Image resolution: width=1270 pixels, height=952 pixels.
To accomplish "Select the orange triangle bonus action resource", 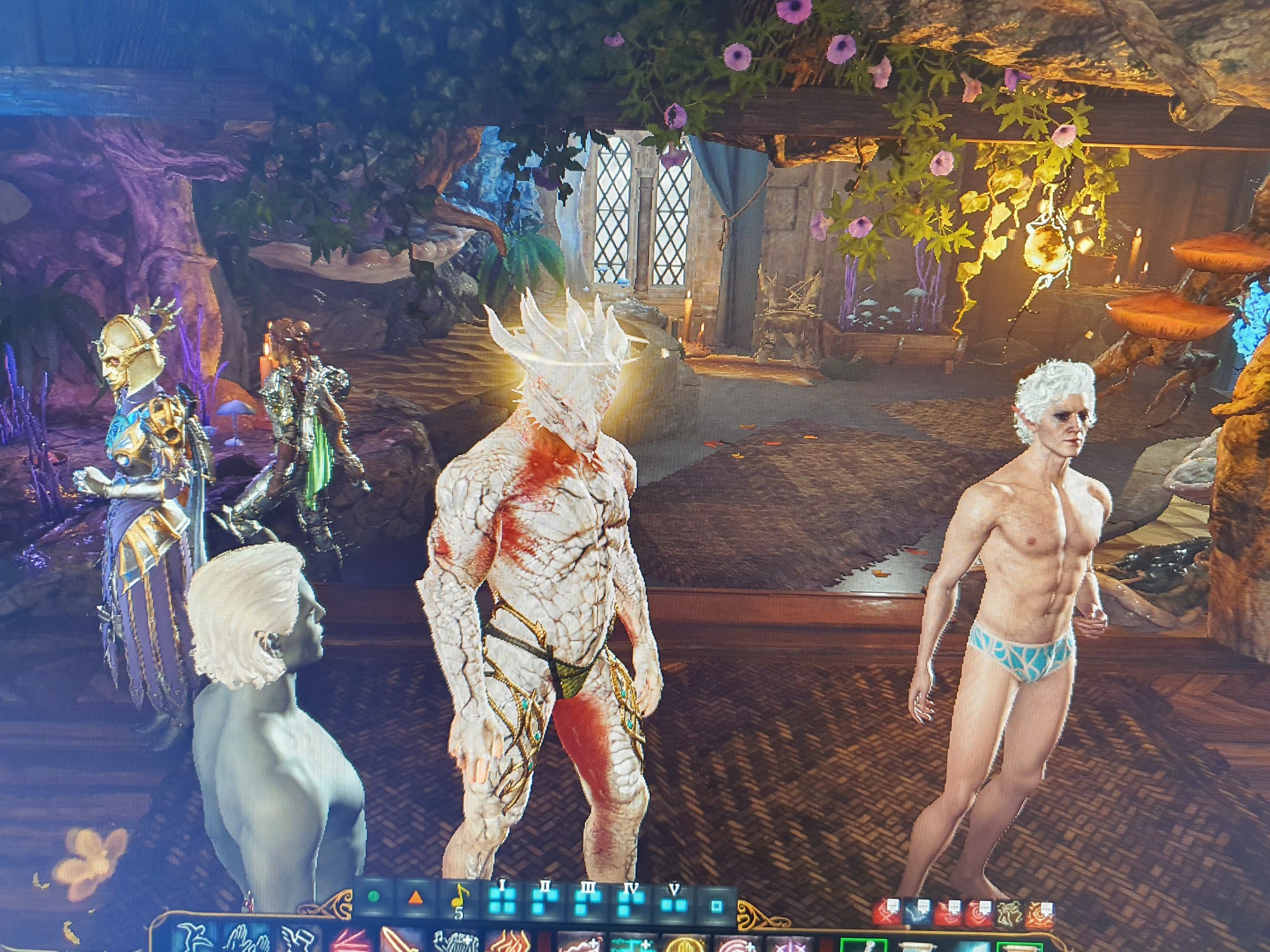I will pyautogui.click(x=415, y=897).
